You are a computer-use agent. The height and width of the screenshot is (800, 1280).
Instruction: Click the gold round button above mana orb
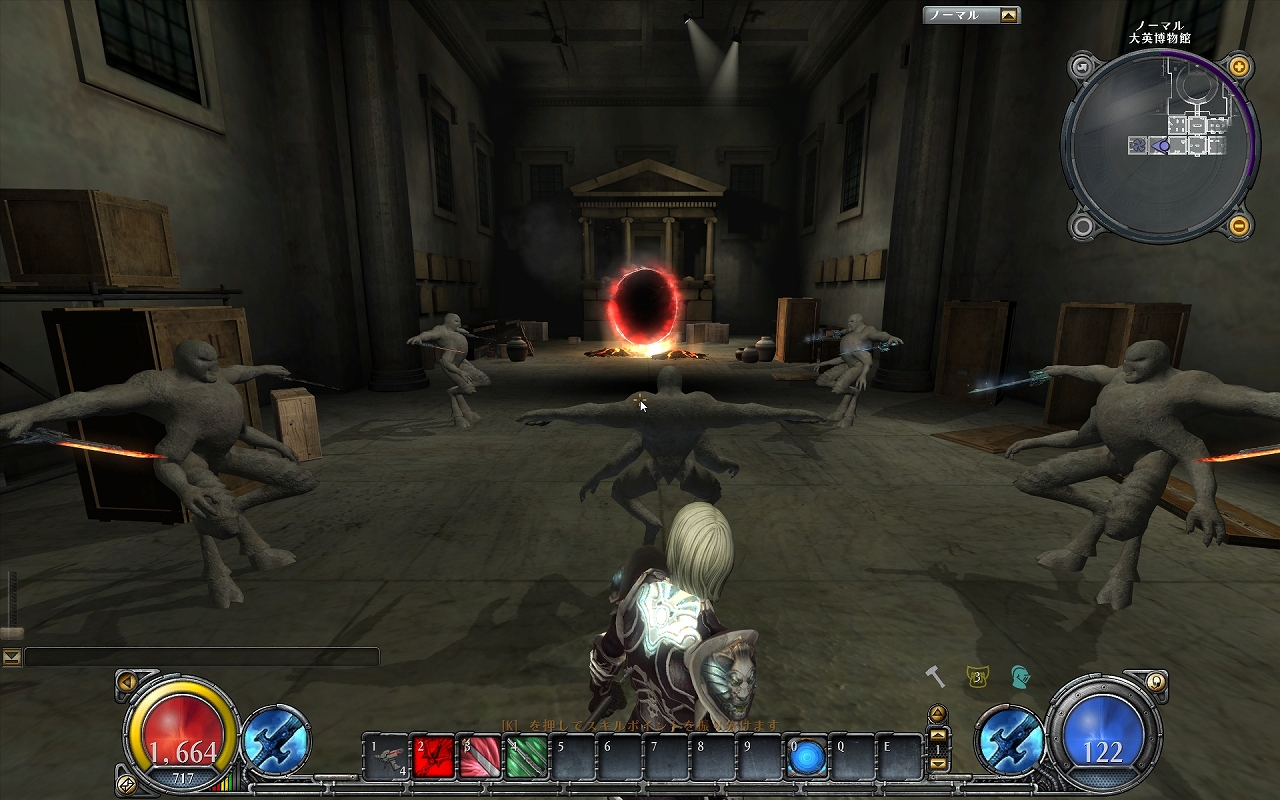pos(1156,682)
